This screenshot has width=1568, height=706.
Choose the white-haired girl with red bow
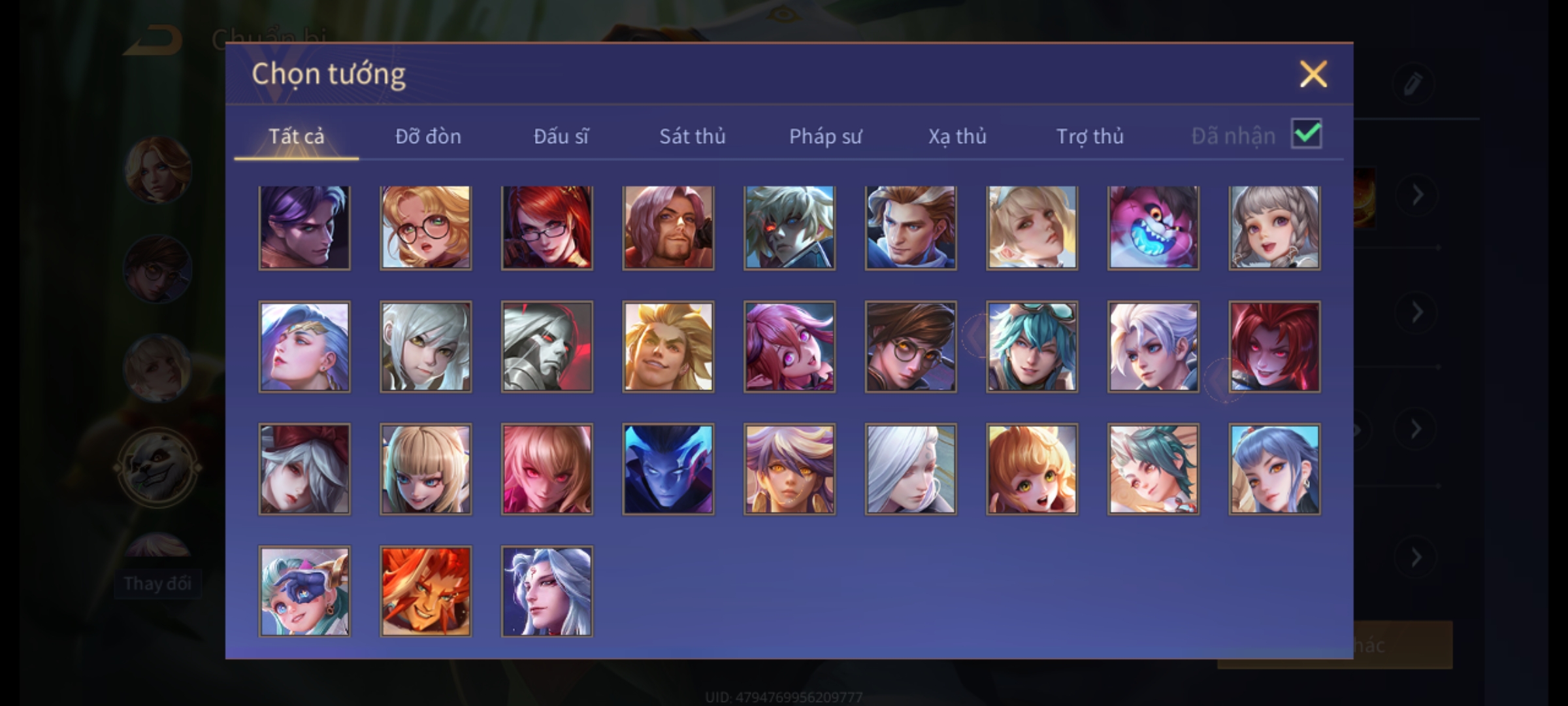coord(304,469)
